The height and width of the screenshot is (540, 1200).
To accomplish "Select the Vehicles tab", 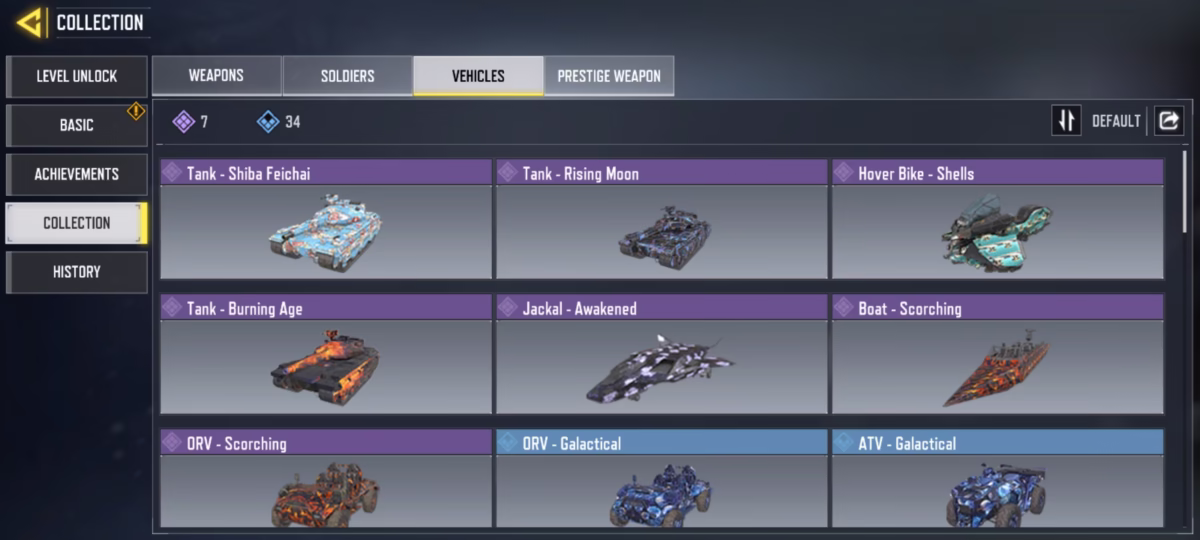I will [478, 76].
